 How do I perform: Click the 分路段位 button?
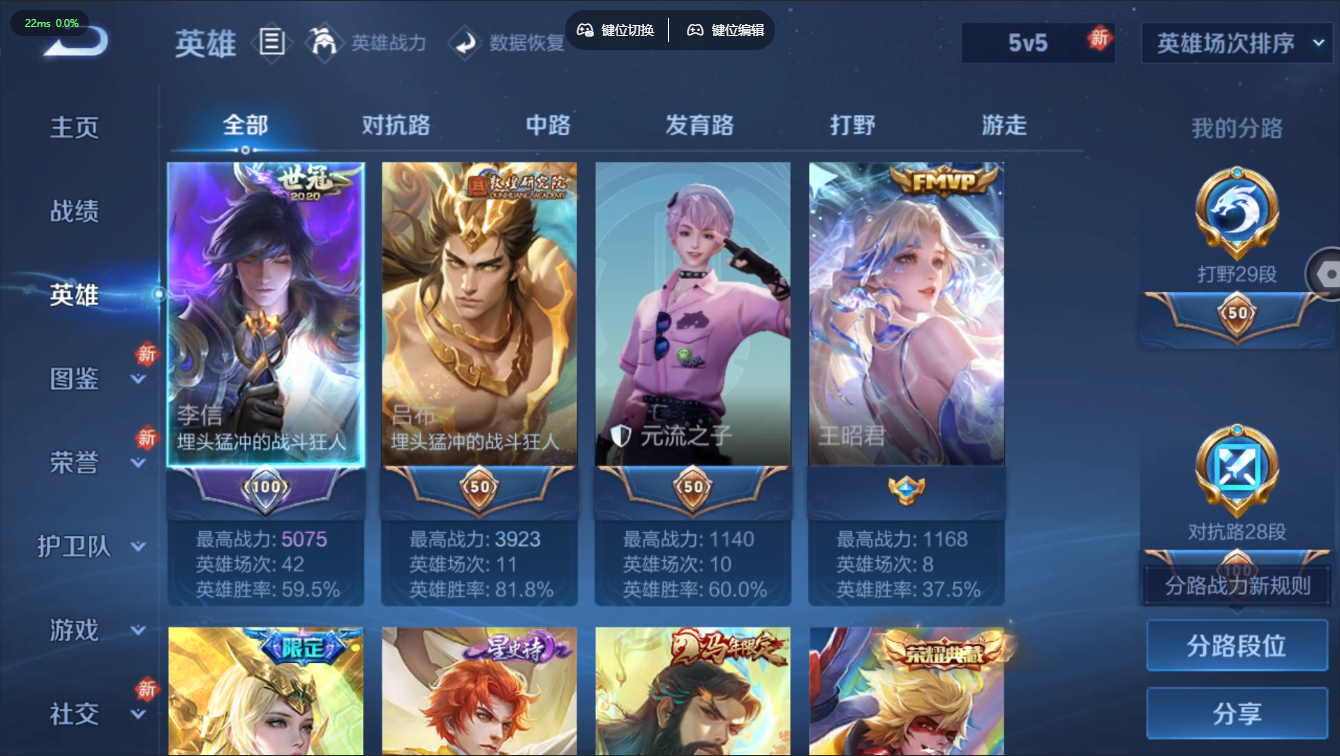pyautogui.click(x=1239, y=645)
